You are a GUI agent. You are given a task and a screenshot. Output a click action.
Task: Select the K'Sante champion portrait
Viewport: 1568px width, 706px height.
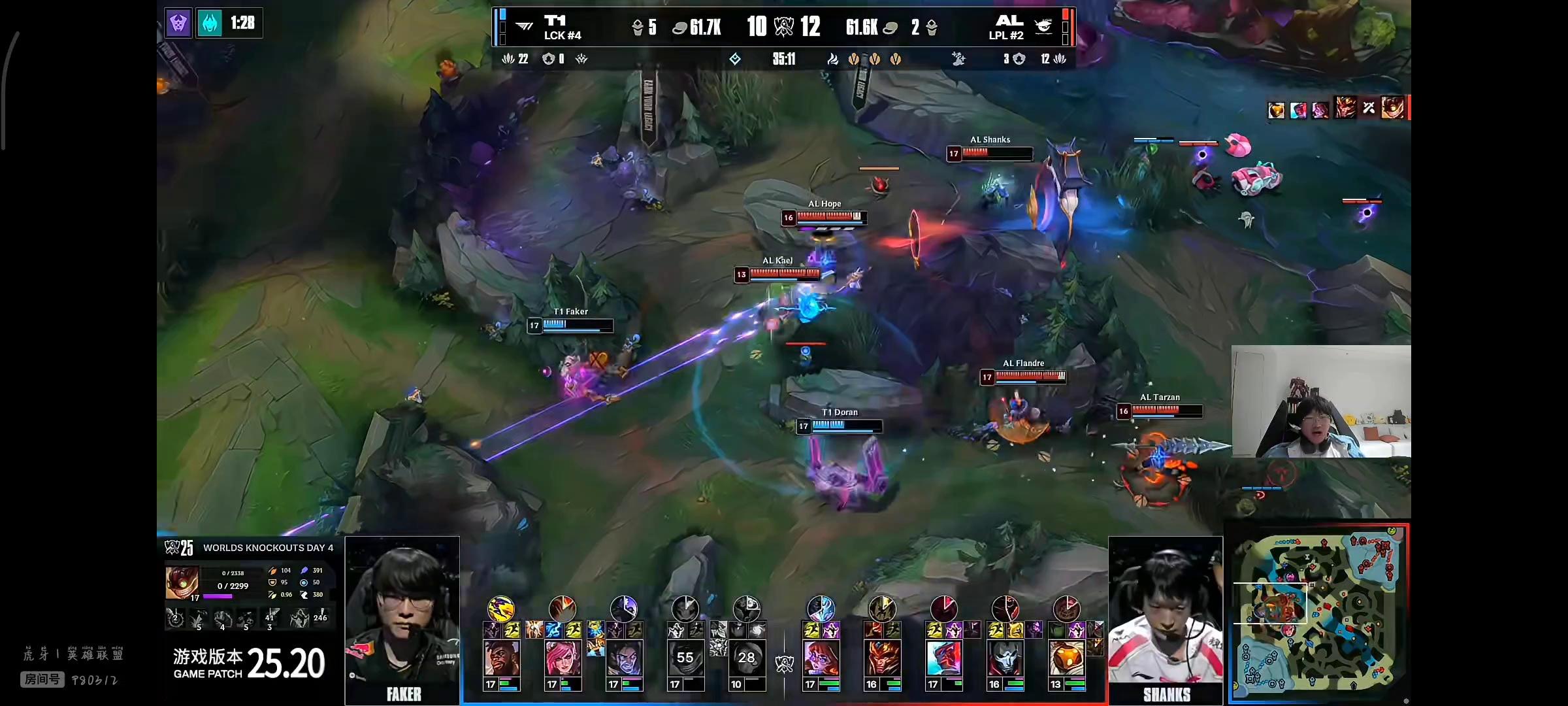(501, 658)
